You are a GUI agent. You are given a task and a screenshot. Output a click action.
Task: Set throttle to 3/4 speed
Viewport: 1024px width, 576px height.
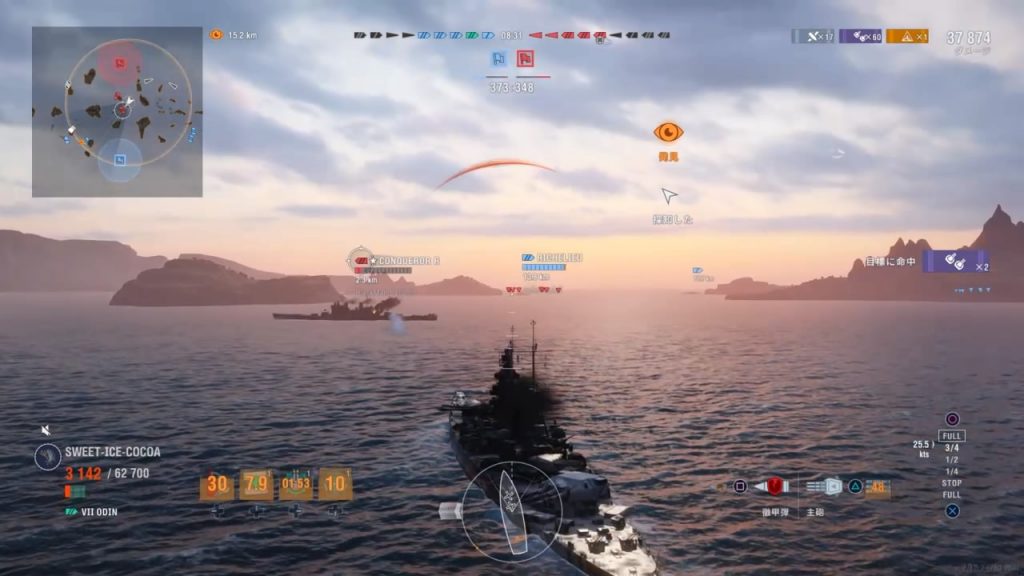[x=951, y=448]
